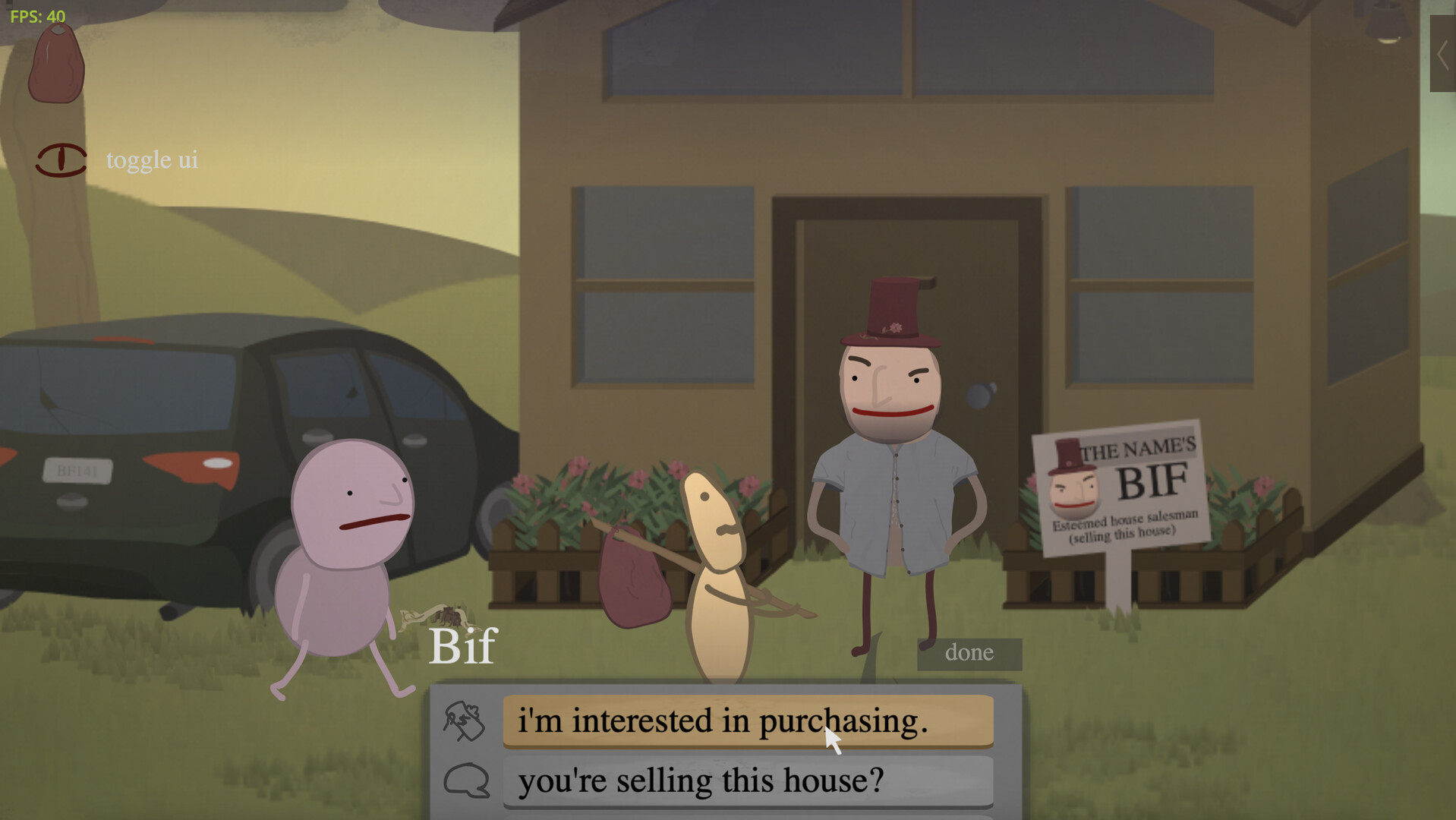Choose the "i'm interested in purchasing." dialogue option

(x=748, y=721)
